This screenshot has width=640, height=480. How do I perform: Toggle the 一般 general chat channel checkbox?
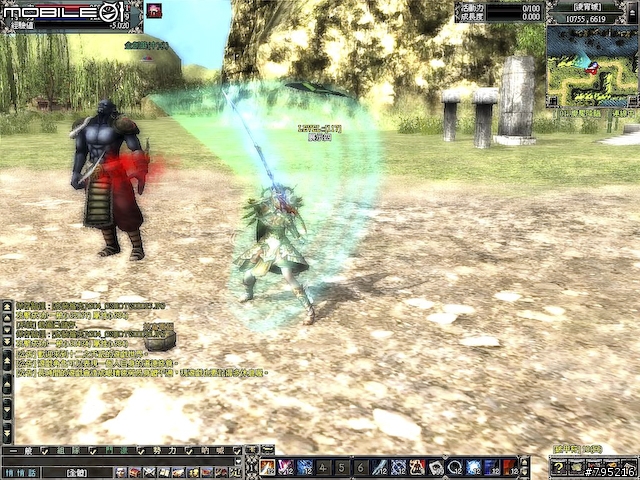[46, 451]
